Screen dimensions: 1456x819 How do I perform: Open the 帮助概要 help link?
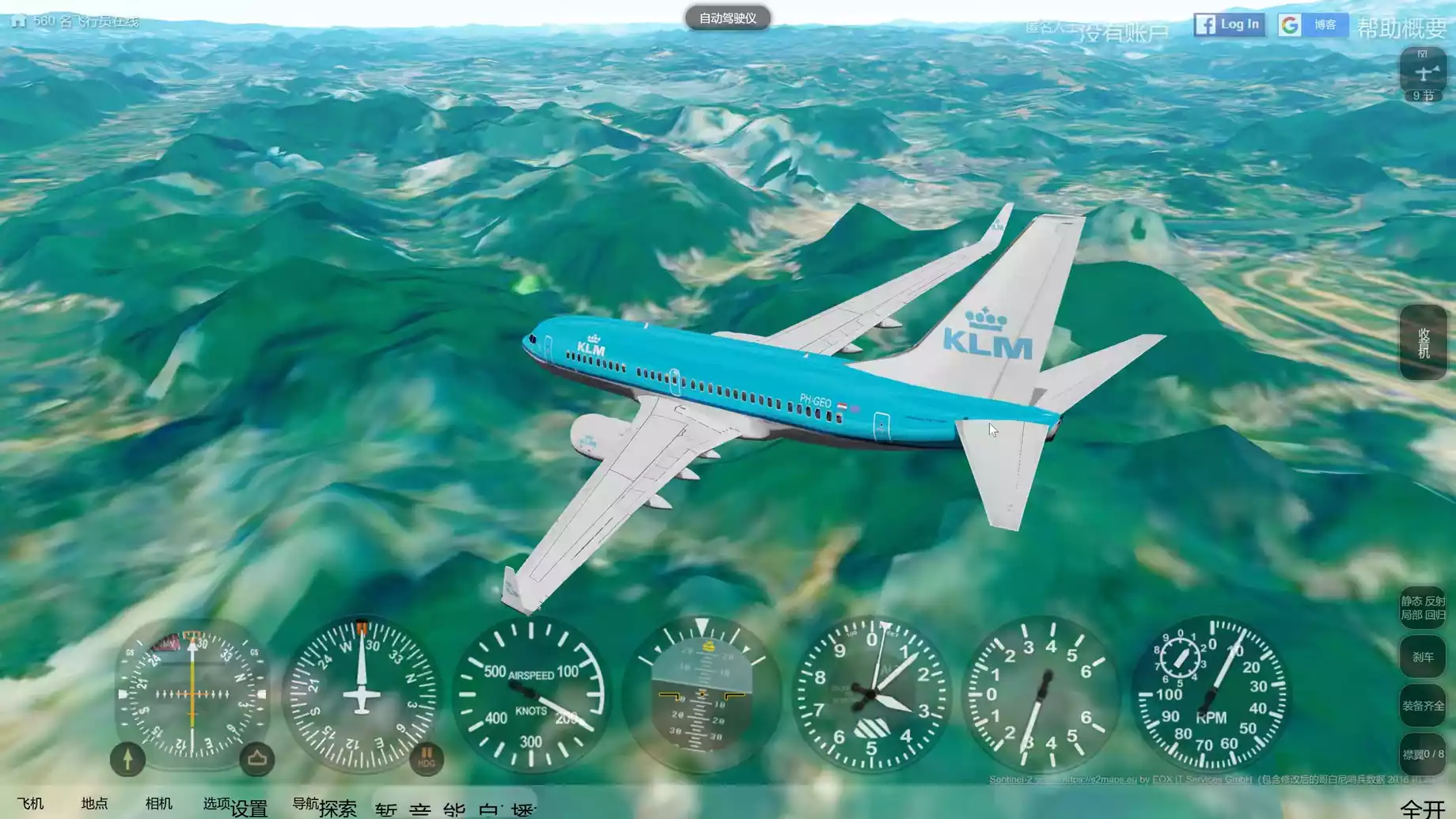pyautogui.click(x=1401, y=28)
